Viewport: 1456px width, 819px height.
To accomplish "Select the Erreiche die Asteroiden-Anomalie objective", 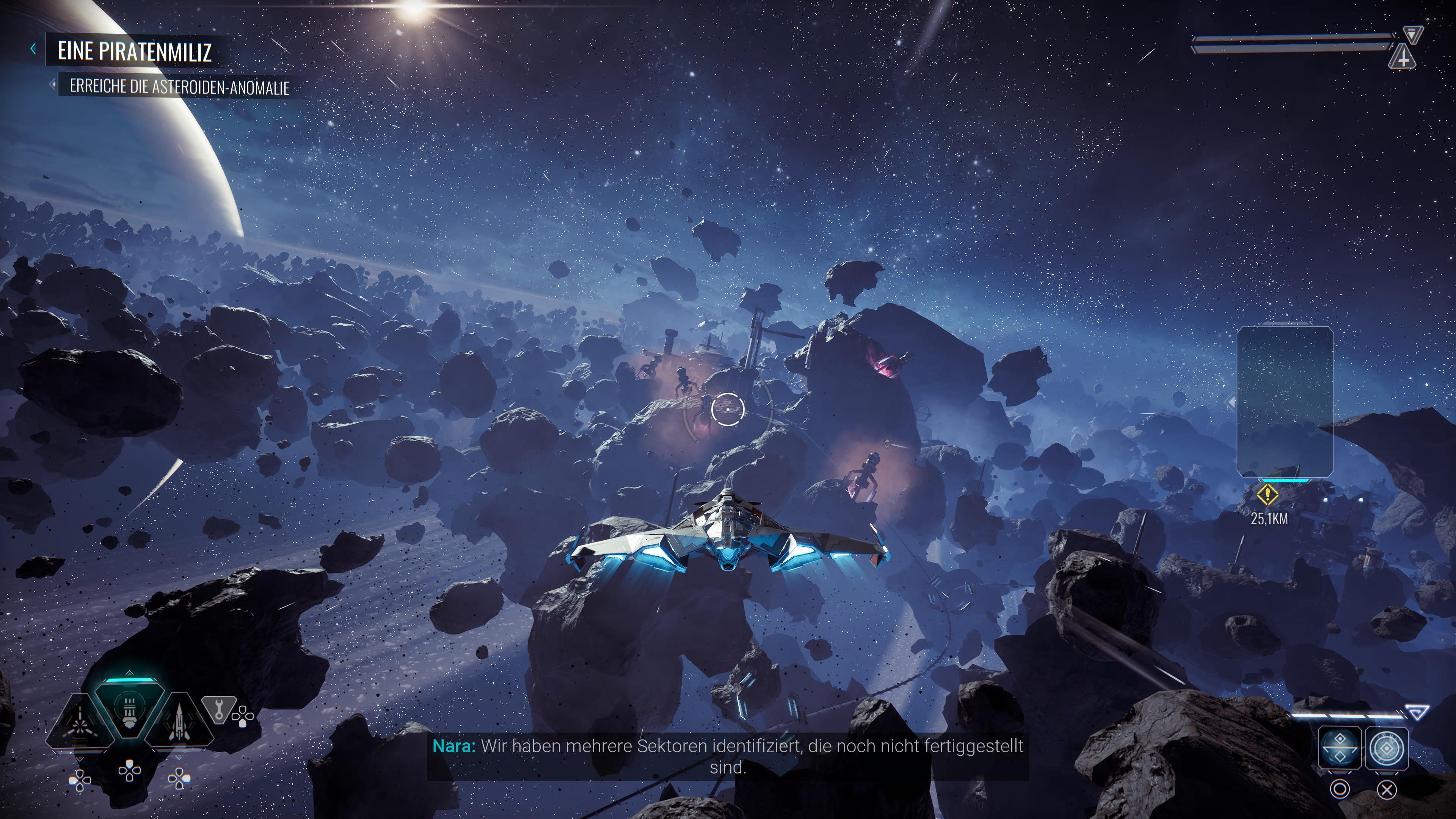I will (x=179, y=87).
